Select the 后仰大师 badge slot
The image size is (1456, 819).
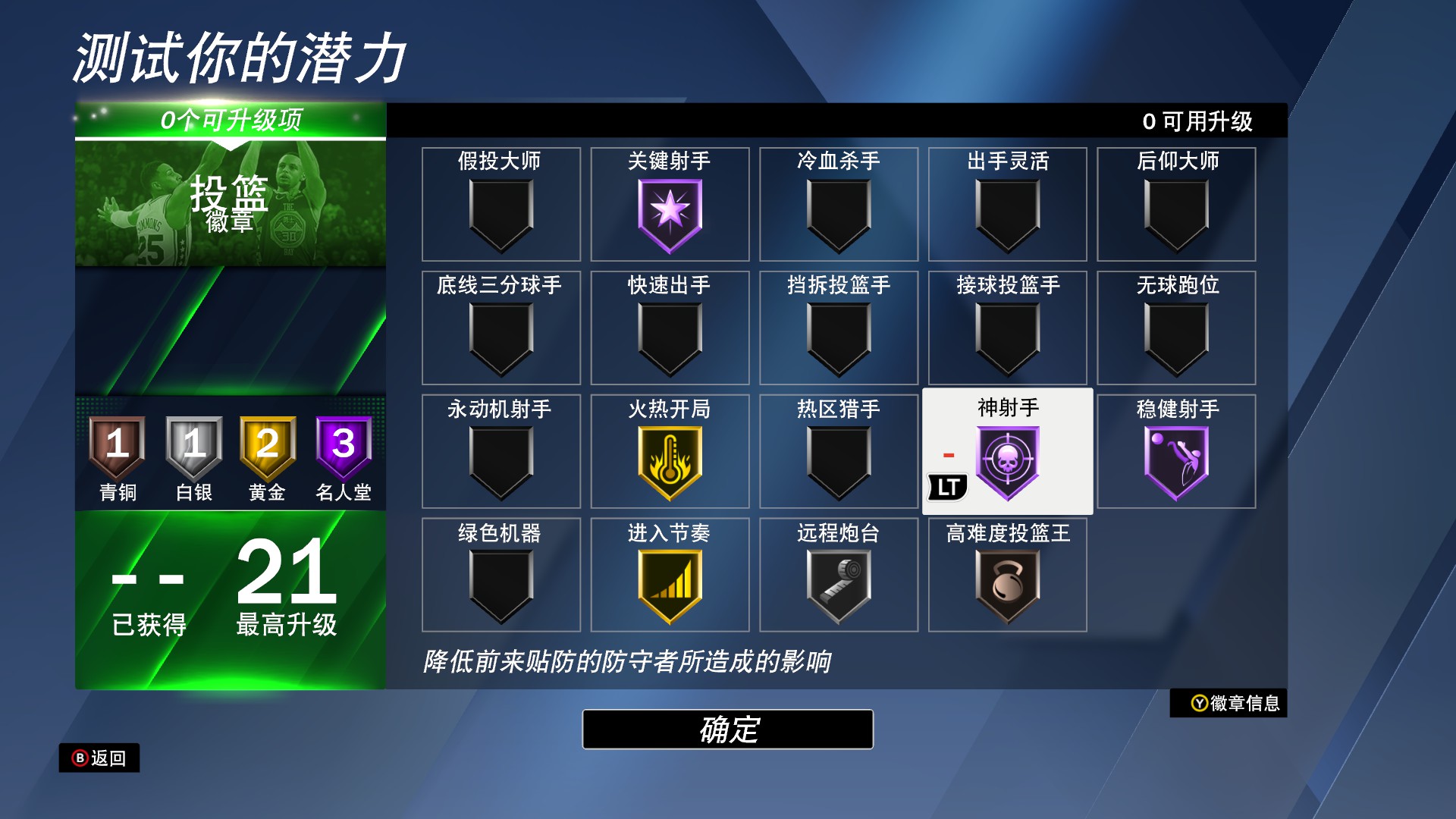(1176, 216)
